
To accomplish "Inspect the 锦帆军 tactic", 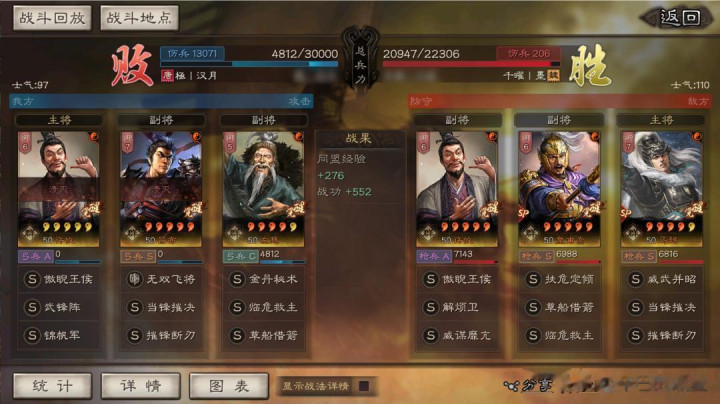I will pyautogui.click(x=58, y=336).
